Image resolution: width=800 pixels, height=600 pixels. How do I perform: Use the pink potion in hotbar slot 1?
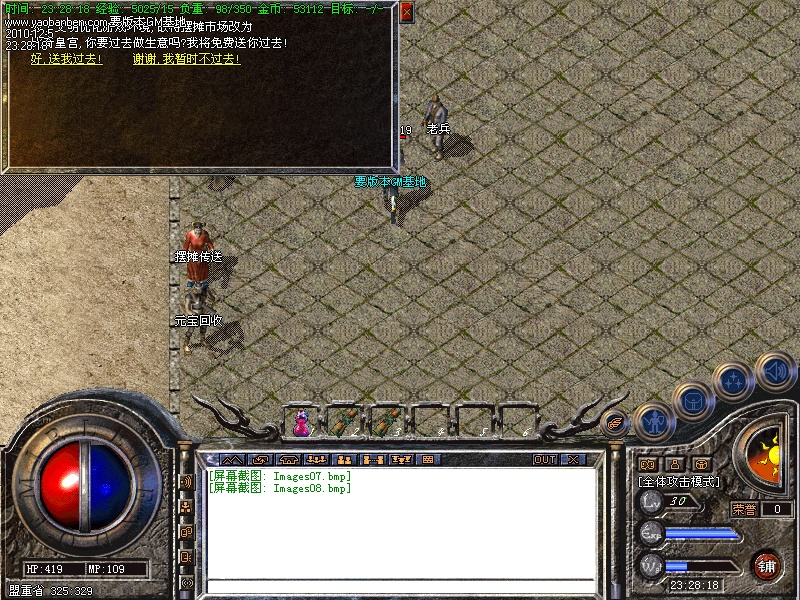(x=300, y=424)
